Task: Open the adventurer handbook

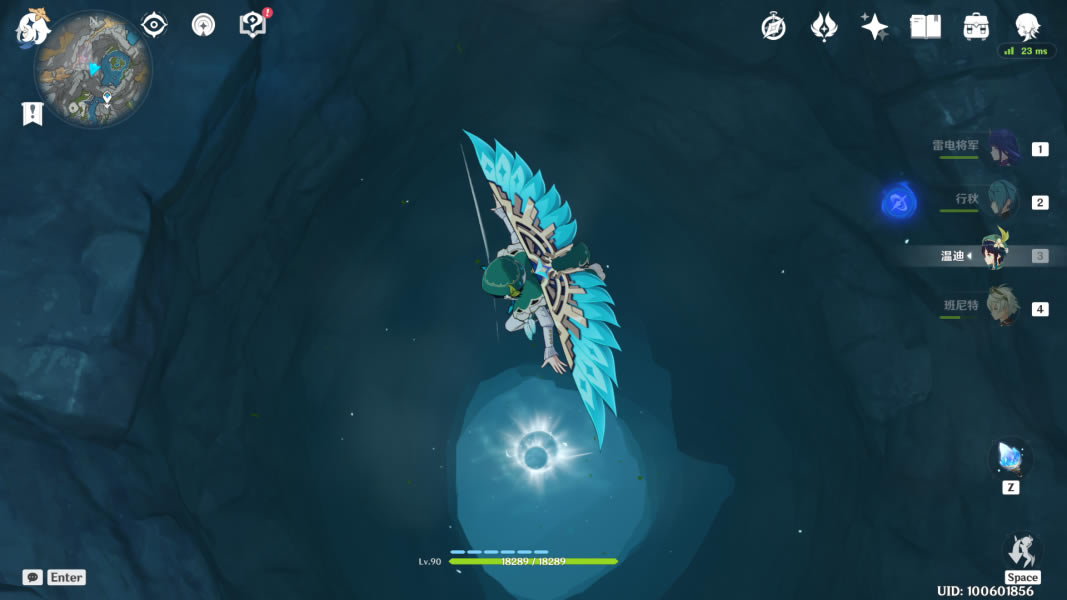Action: [x=925, y=27]
